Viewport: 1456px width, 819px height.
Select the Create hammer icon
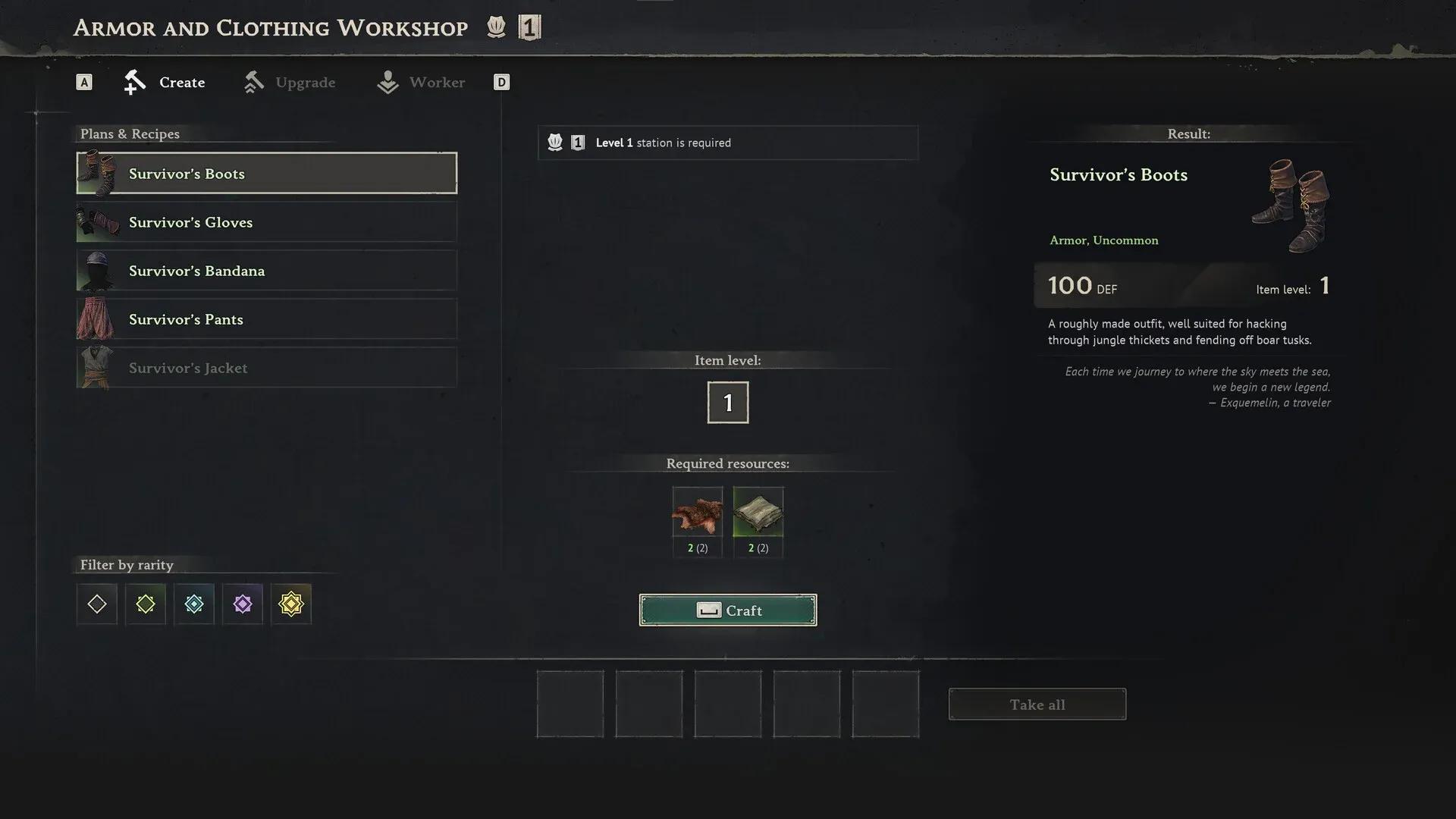pos(135,82)
